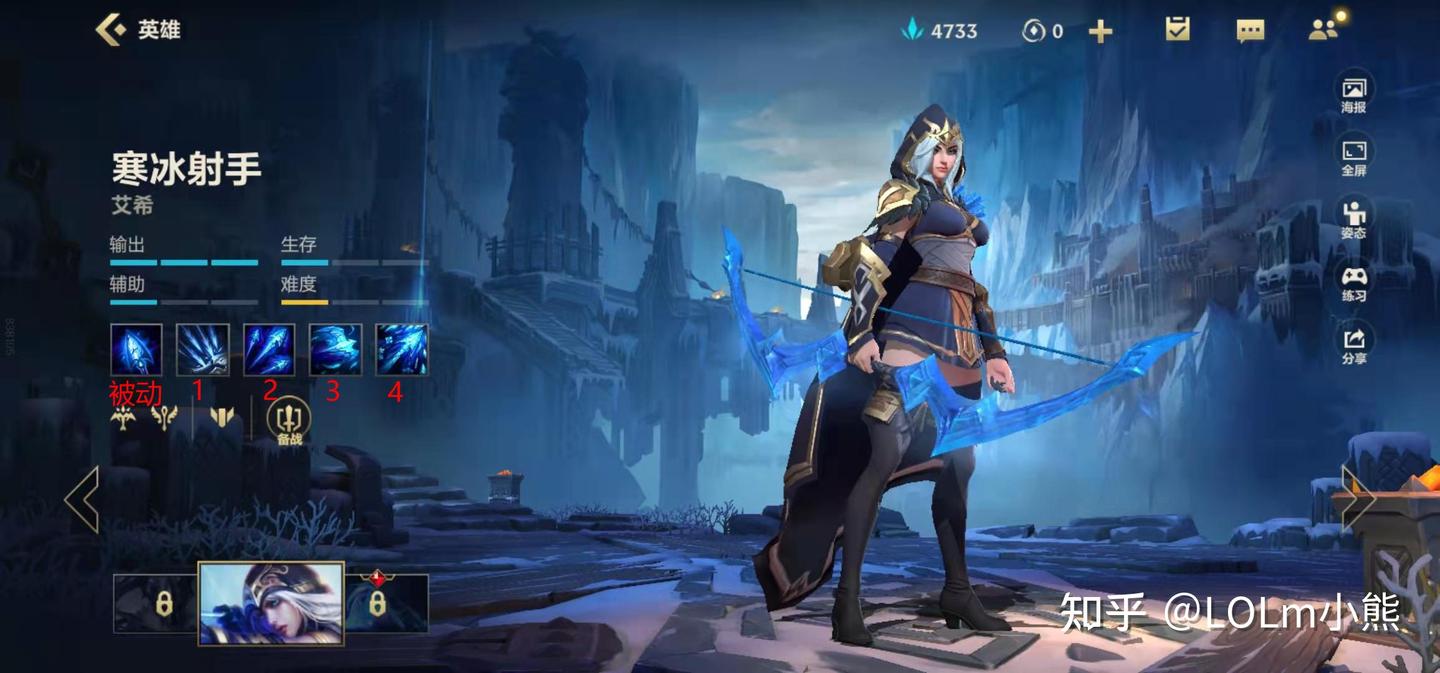View ability 2 icon with three arrows
The width and height of the screenshot is (1440, 673).
pyautogui.click(x=269, y=350)
